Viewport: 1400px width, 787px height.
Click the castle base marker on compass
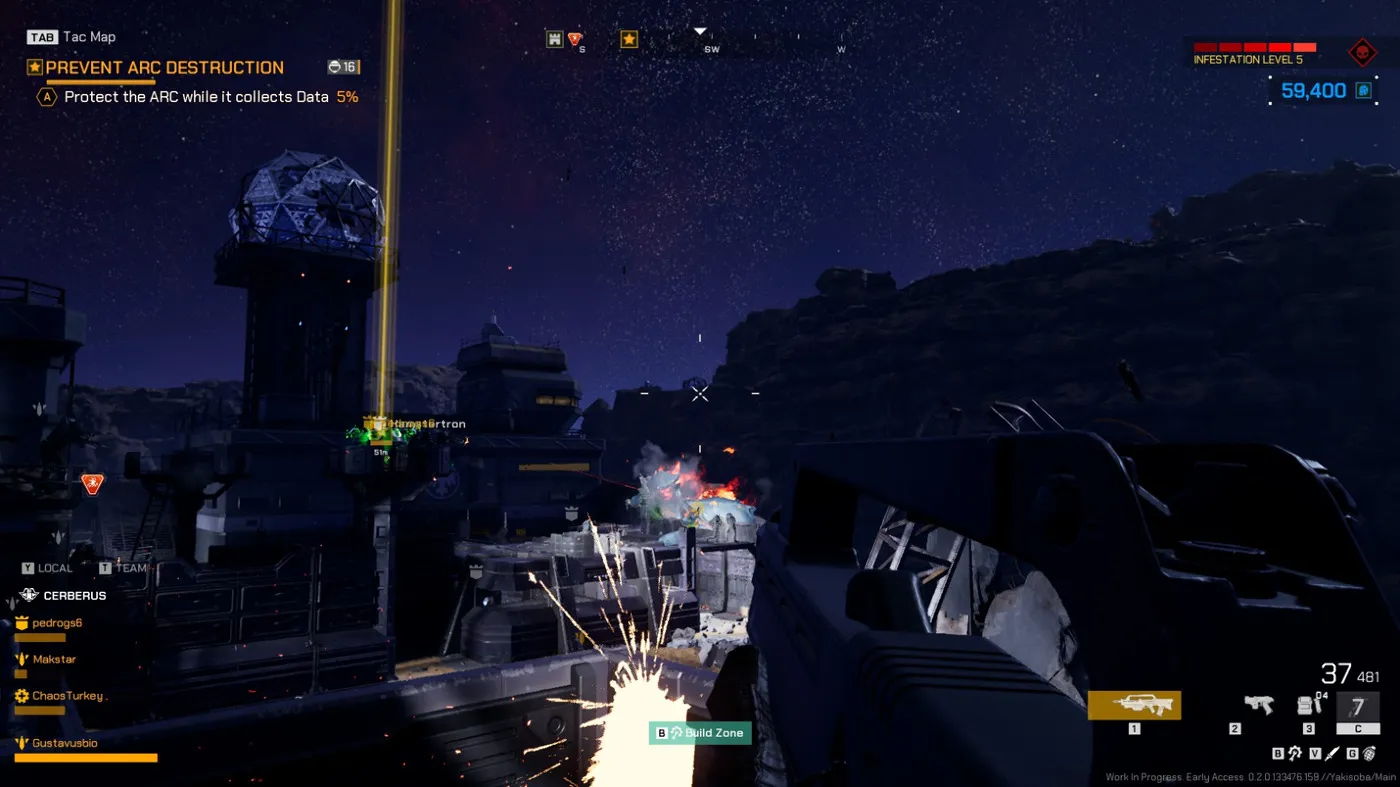tap(554, 39)
